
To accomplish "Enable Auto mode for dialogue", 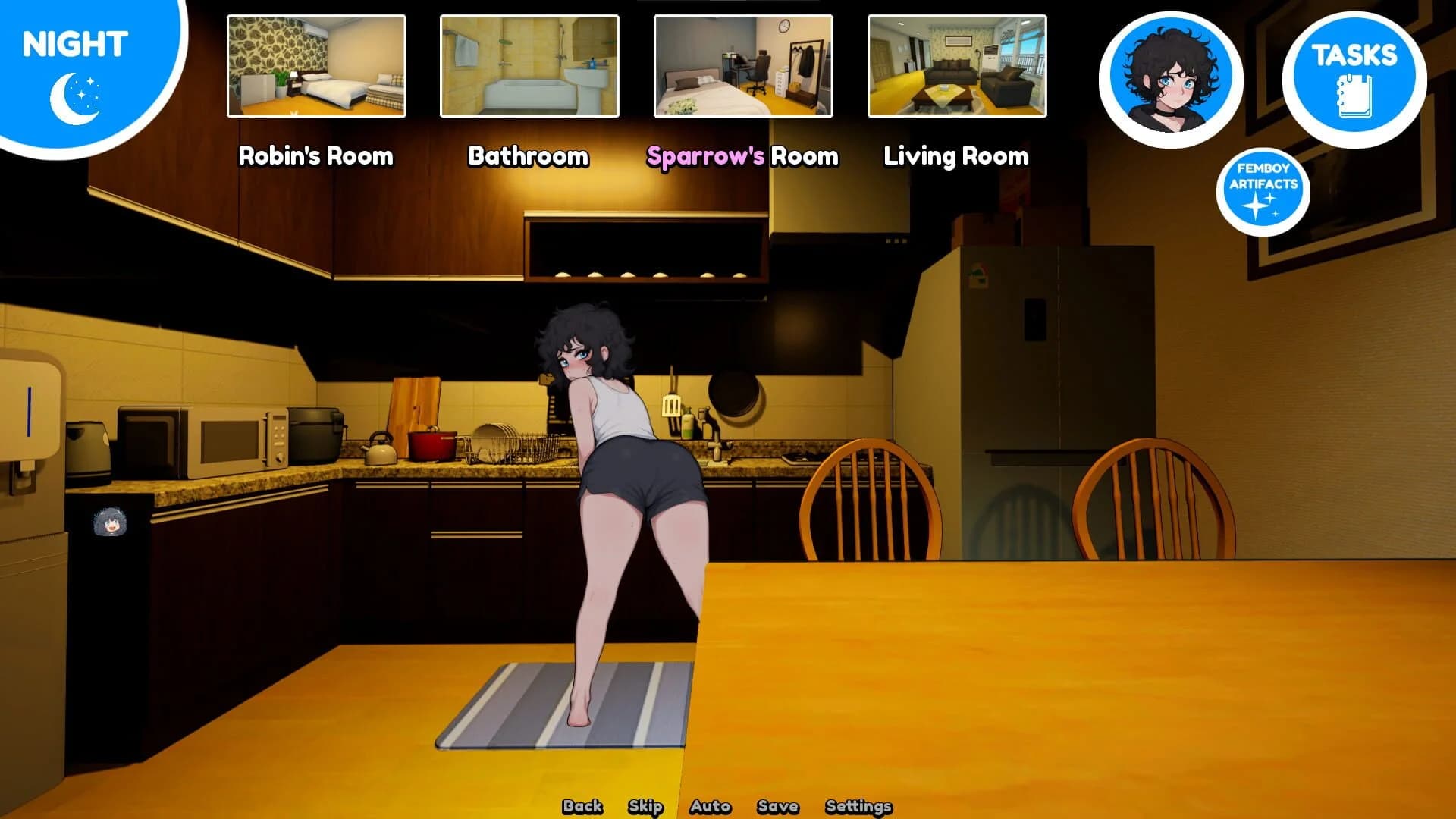I will 711,806.
